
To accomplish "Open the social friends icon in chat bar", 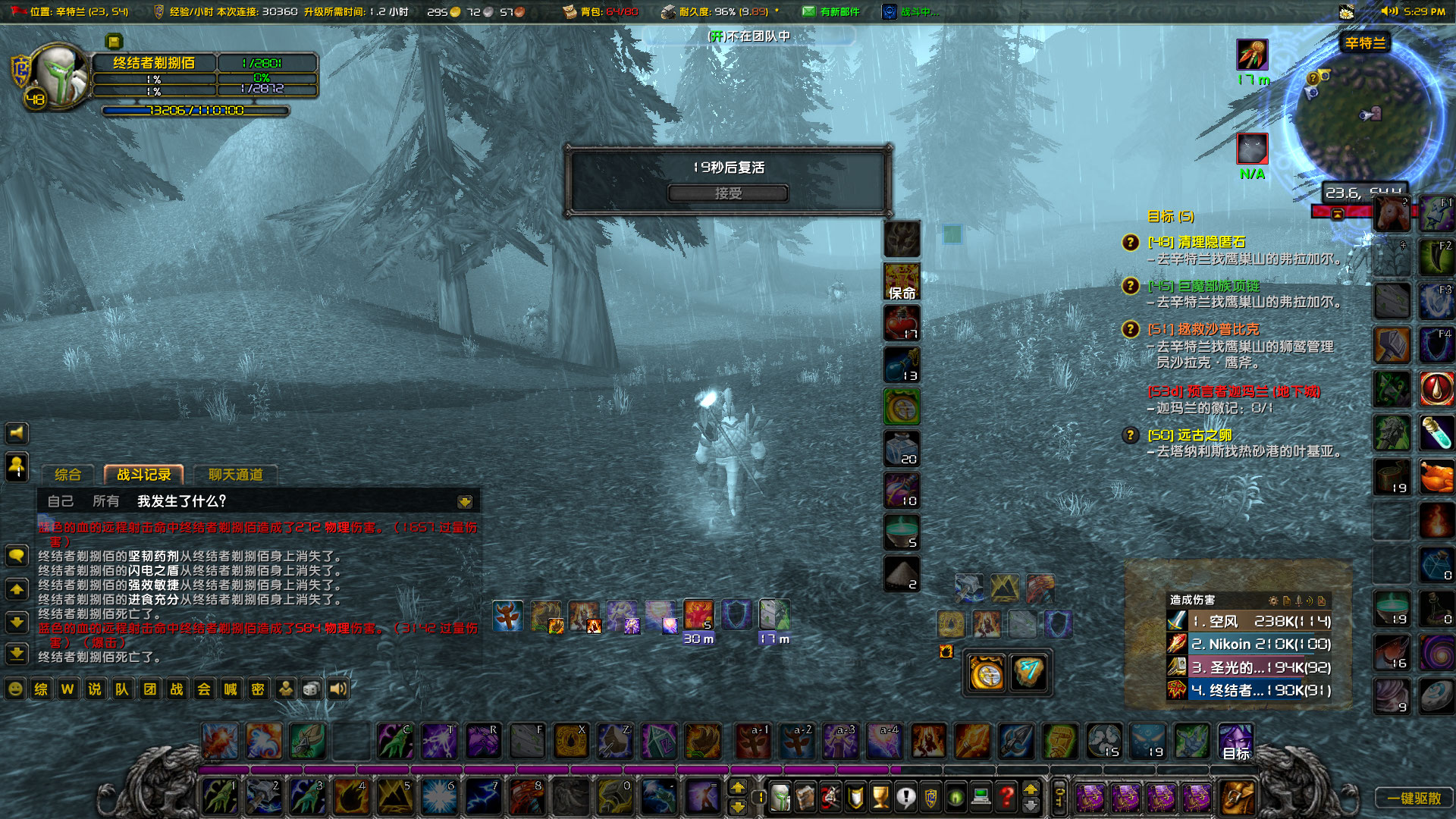I will [284, 689].
